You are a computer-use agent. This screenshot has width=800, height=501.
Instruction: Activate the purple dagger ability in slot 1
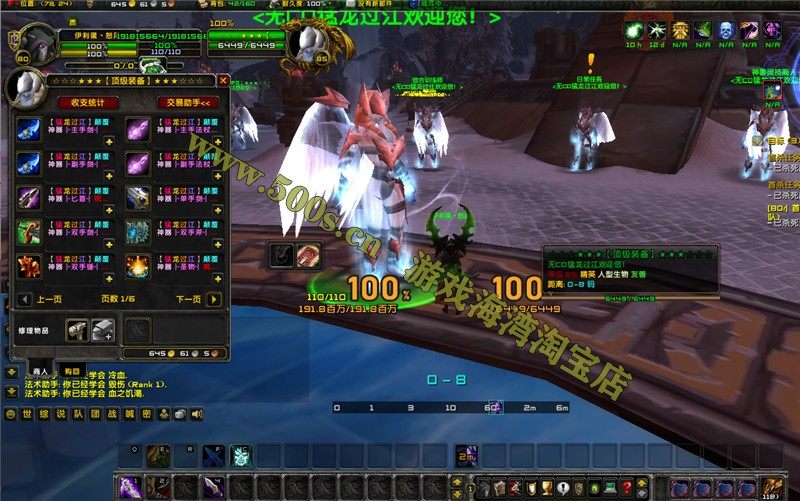130,487
